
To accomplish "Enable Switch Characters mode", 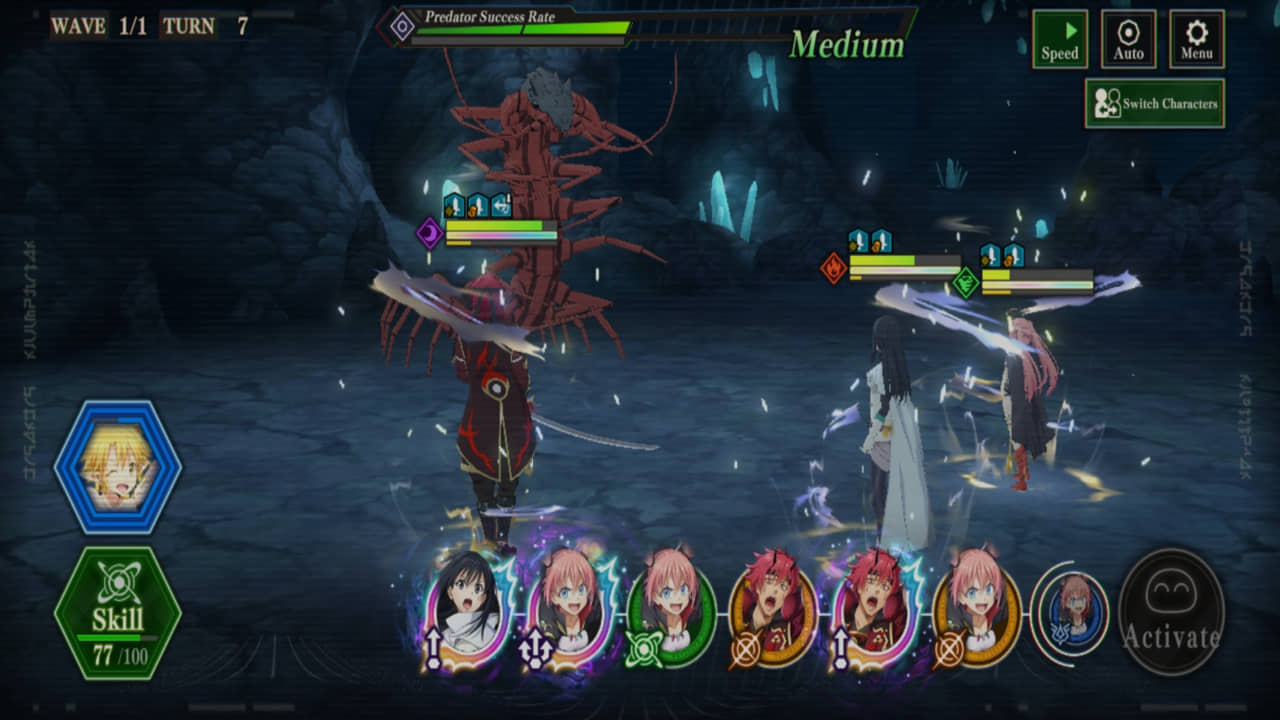I will tap(1156, 101).
